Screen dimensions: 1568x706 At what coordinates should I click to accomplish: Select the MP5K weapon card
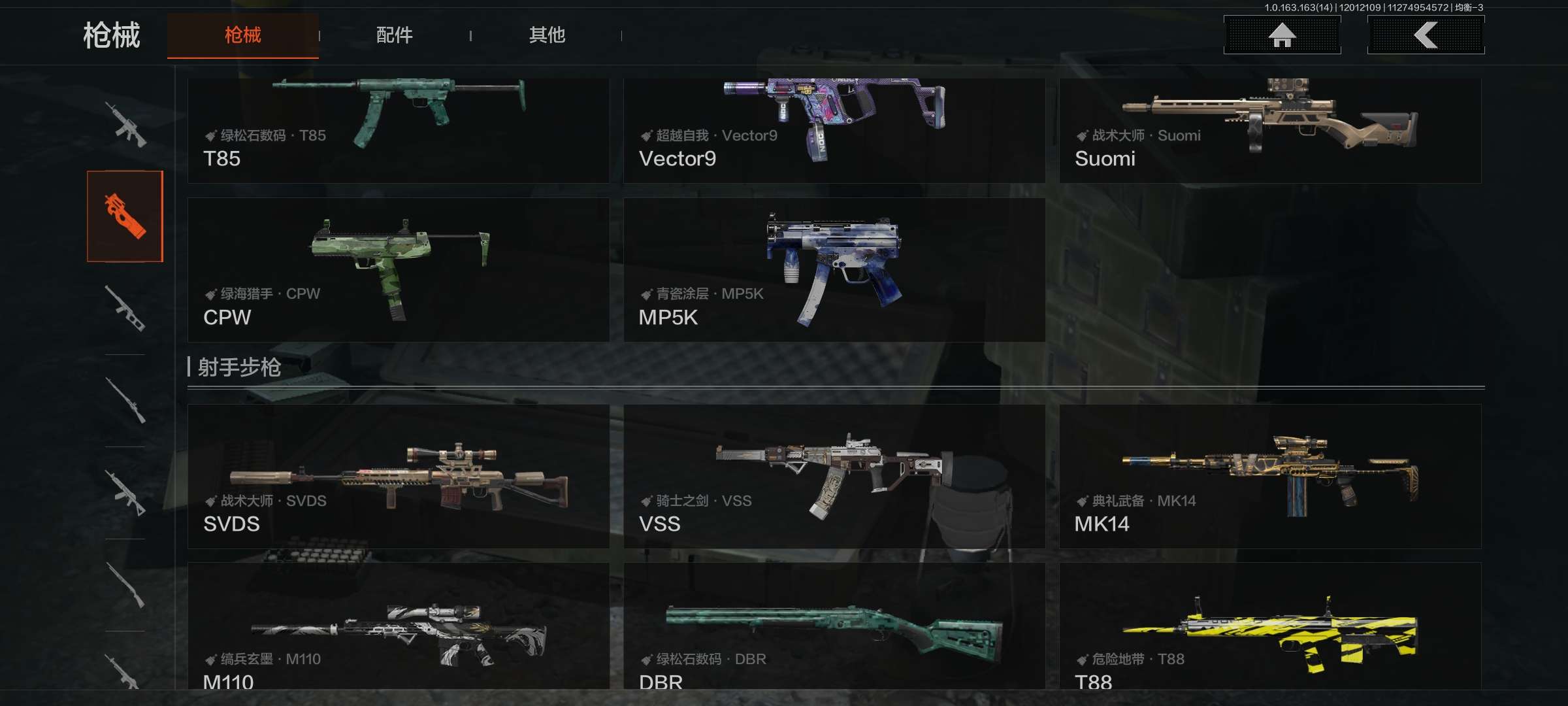coord(834,270)
